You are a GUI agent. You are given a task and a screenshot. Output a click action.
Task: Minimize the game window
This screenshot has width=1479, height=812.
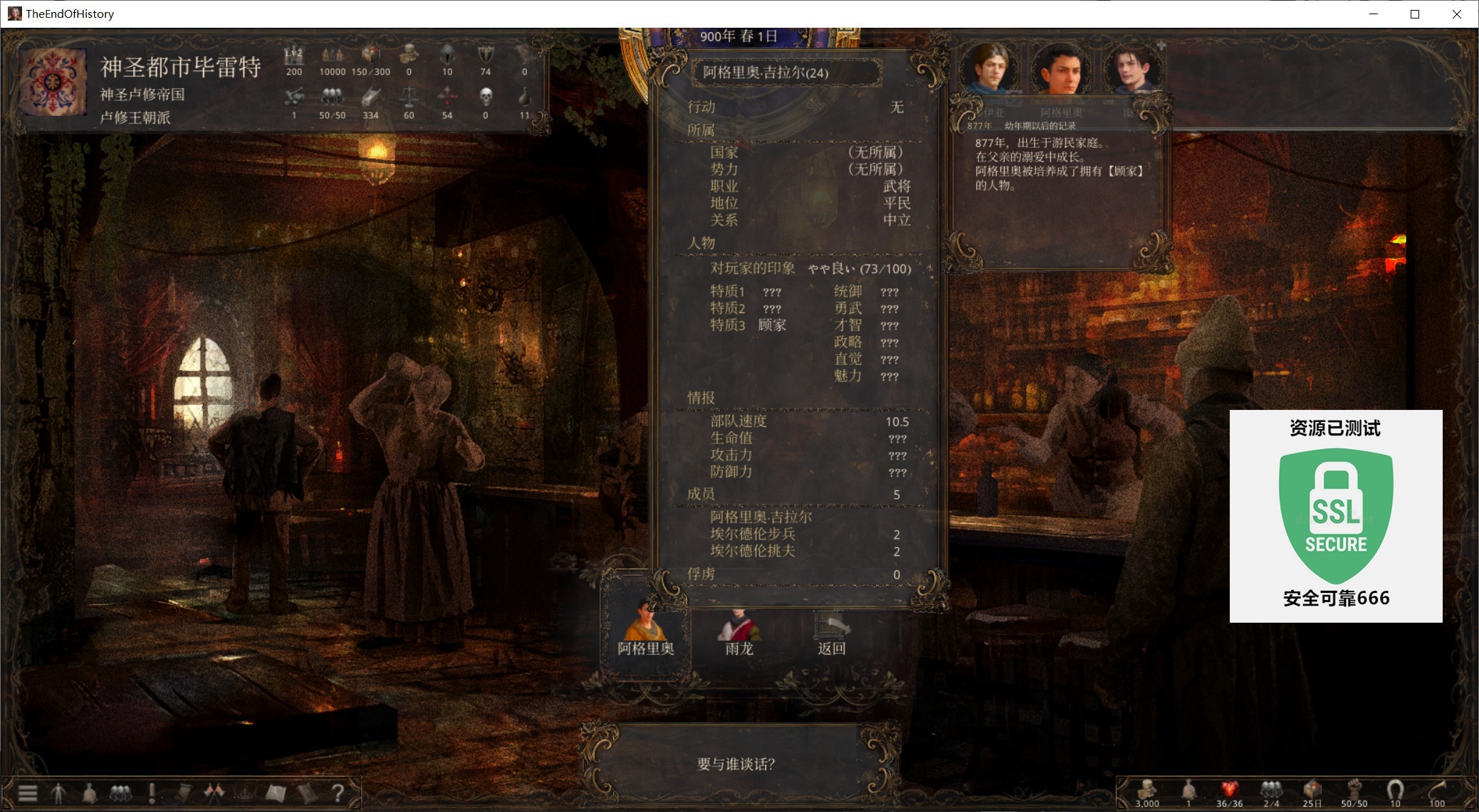[x=1374, y=14]
